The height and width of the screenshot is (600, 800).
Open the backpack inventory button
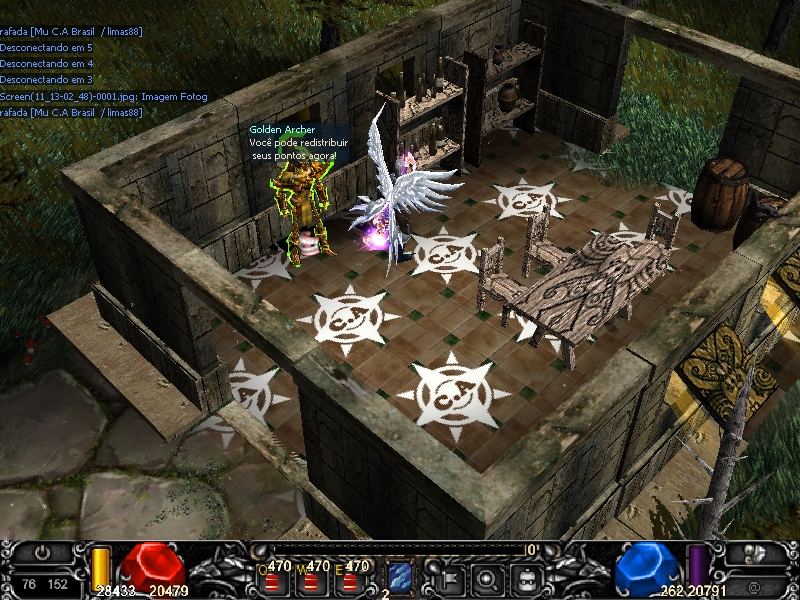pos(524,577)
